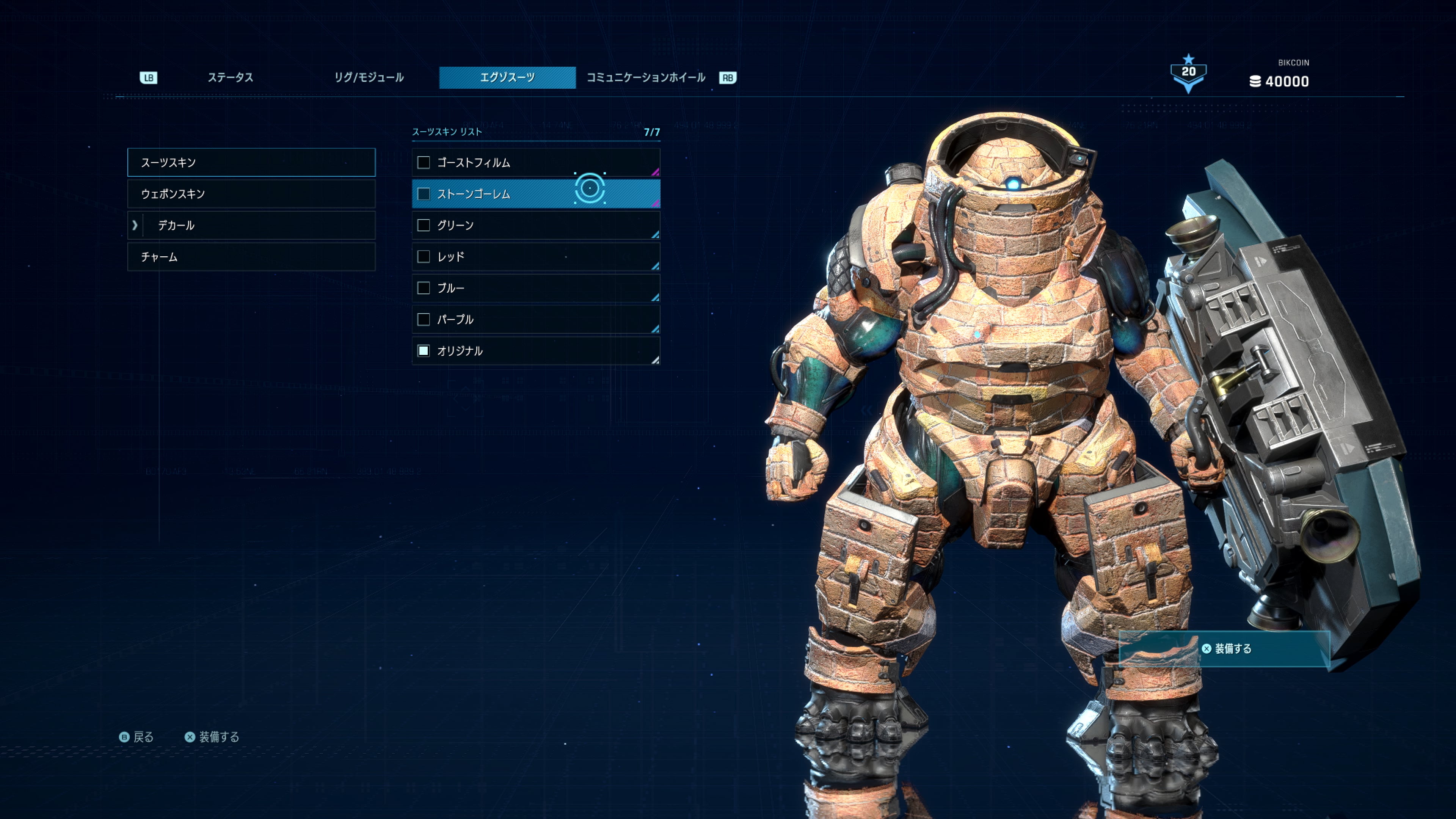This screenshot has height=819, width=1456.
Task: Select the チャーム category
Action: click(x=251, y=257)
